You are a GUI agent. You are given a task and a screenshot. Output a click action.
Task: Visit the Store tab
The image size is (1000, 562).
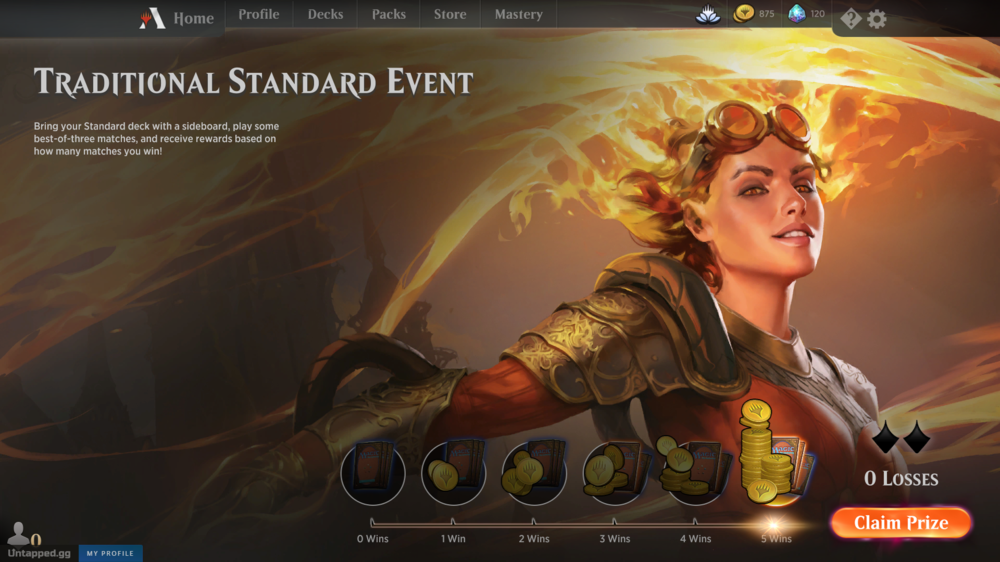450,15
